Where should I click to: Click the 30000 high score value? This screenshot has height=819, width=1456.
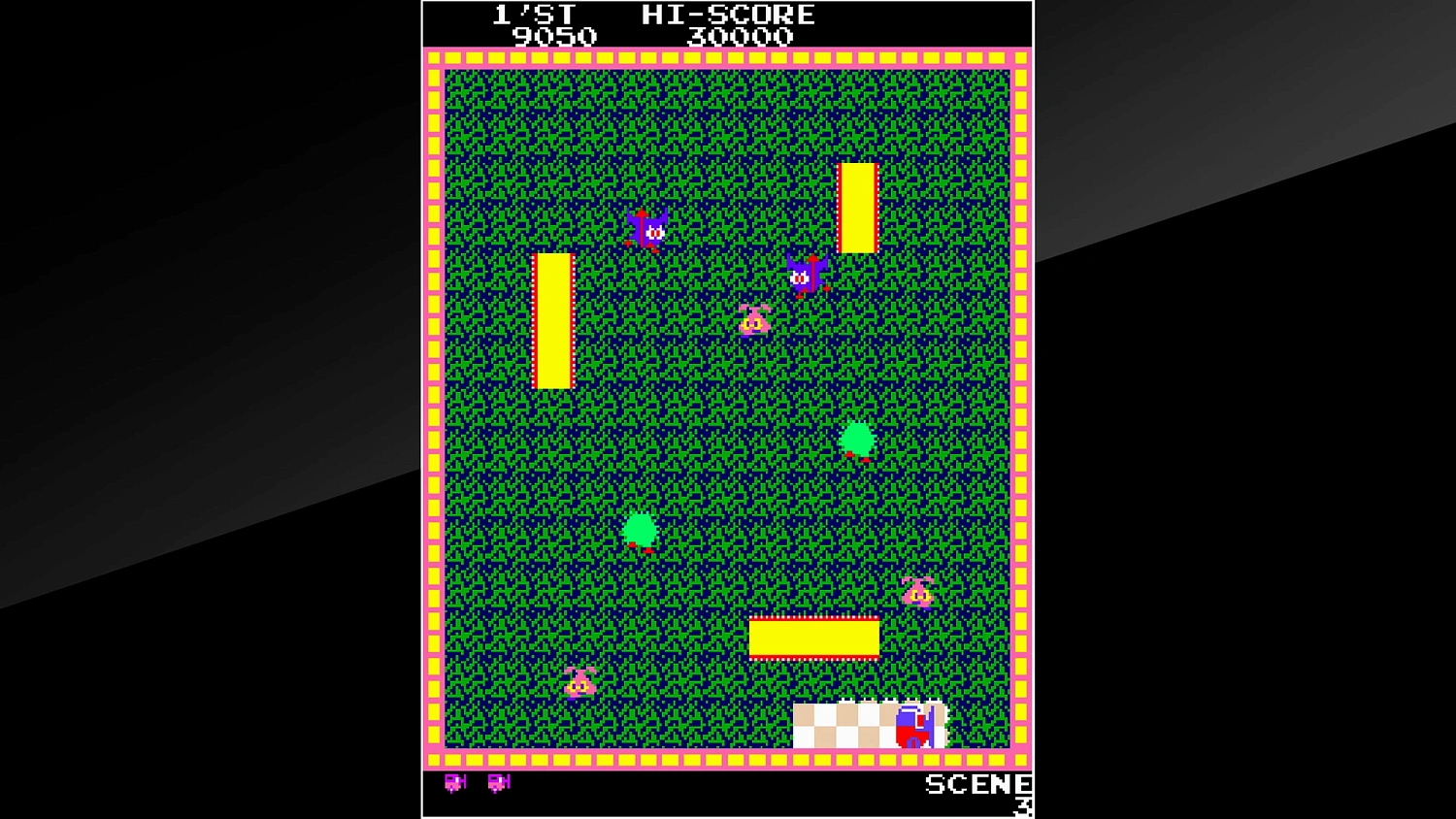(742, 37)
